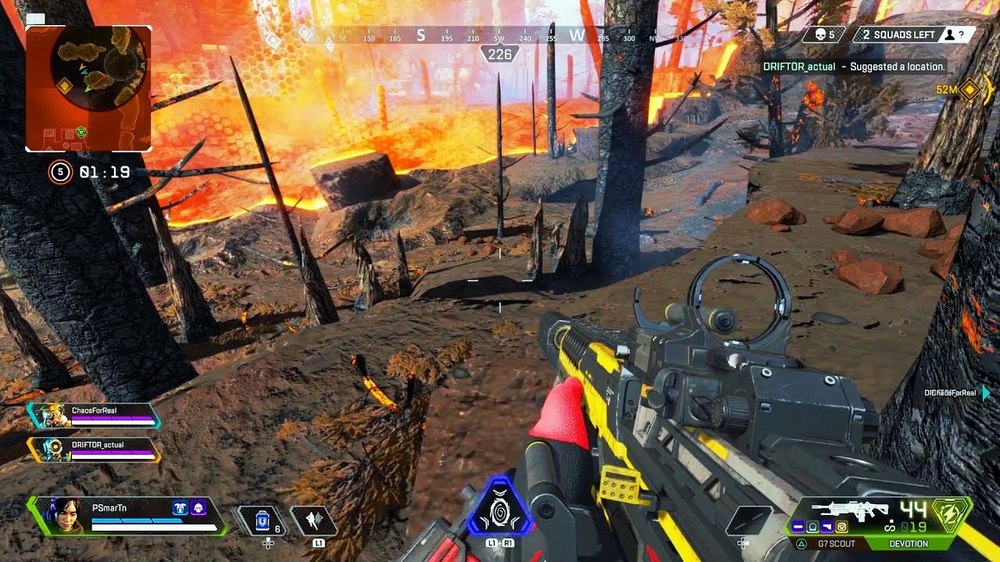Open the minimap
Viewport: 1000px width, 562px height.
pos(88,87)
